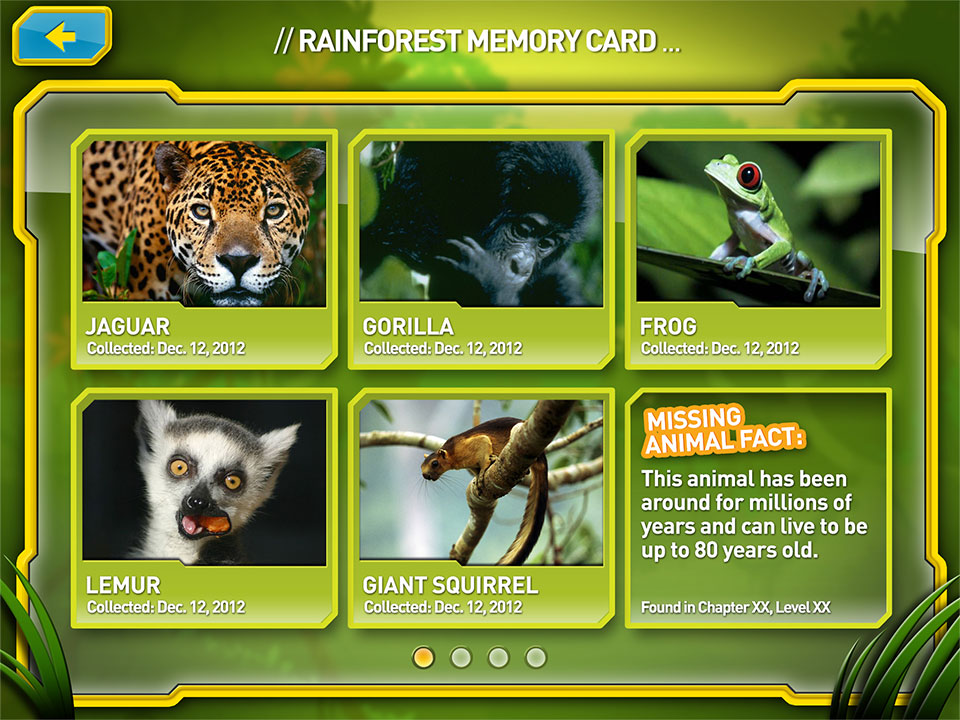View the Lemur memory card
Screen dimensions: 960x720
coord(204,506)
